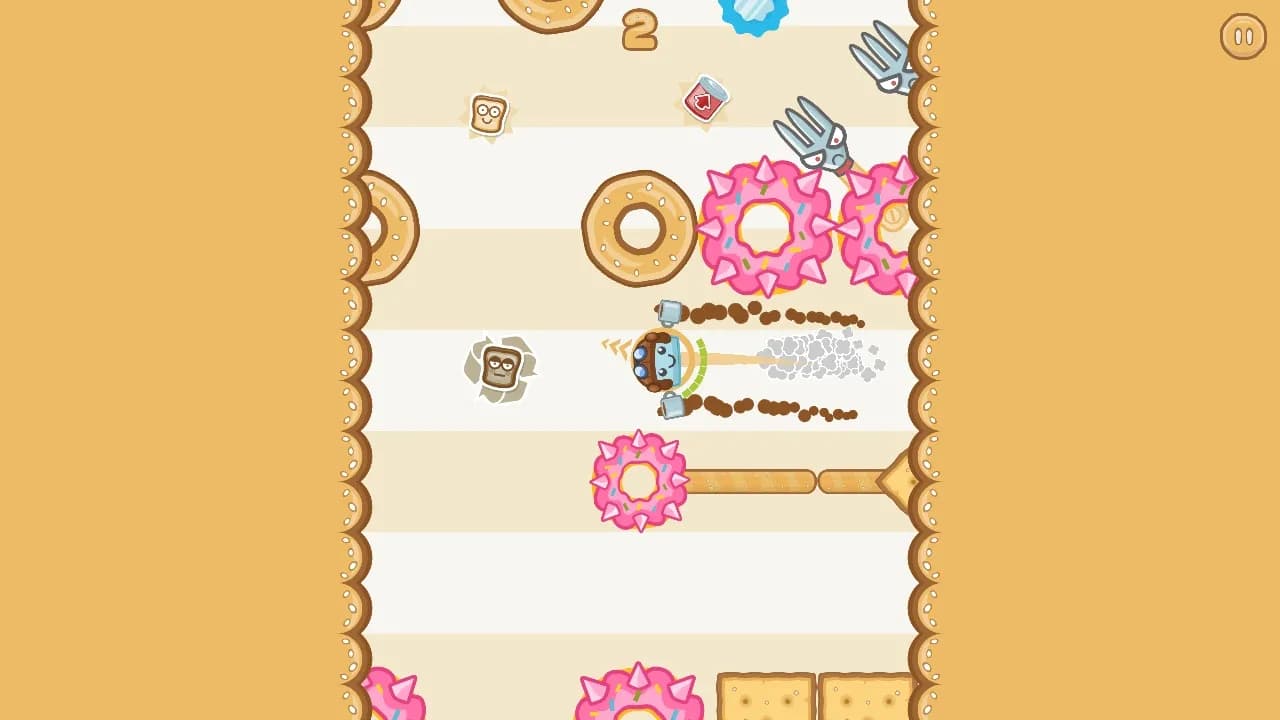Click the spiky pink donut below the hero
This screenshot has width=1280, height=720.
point(637,482)
